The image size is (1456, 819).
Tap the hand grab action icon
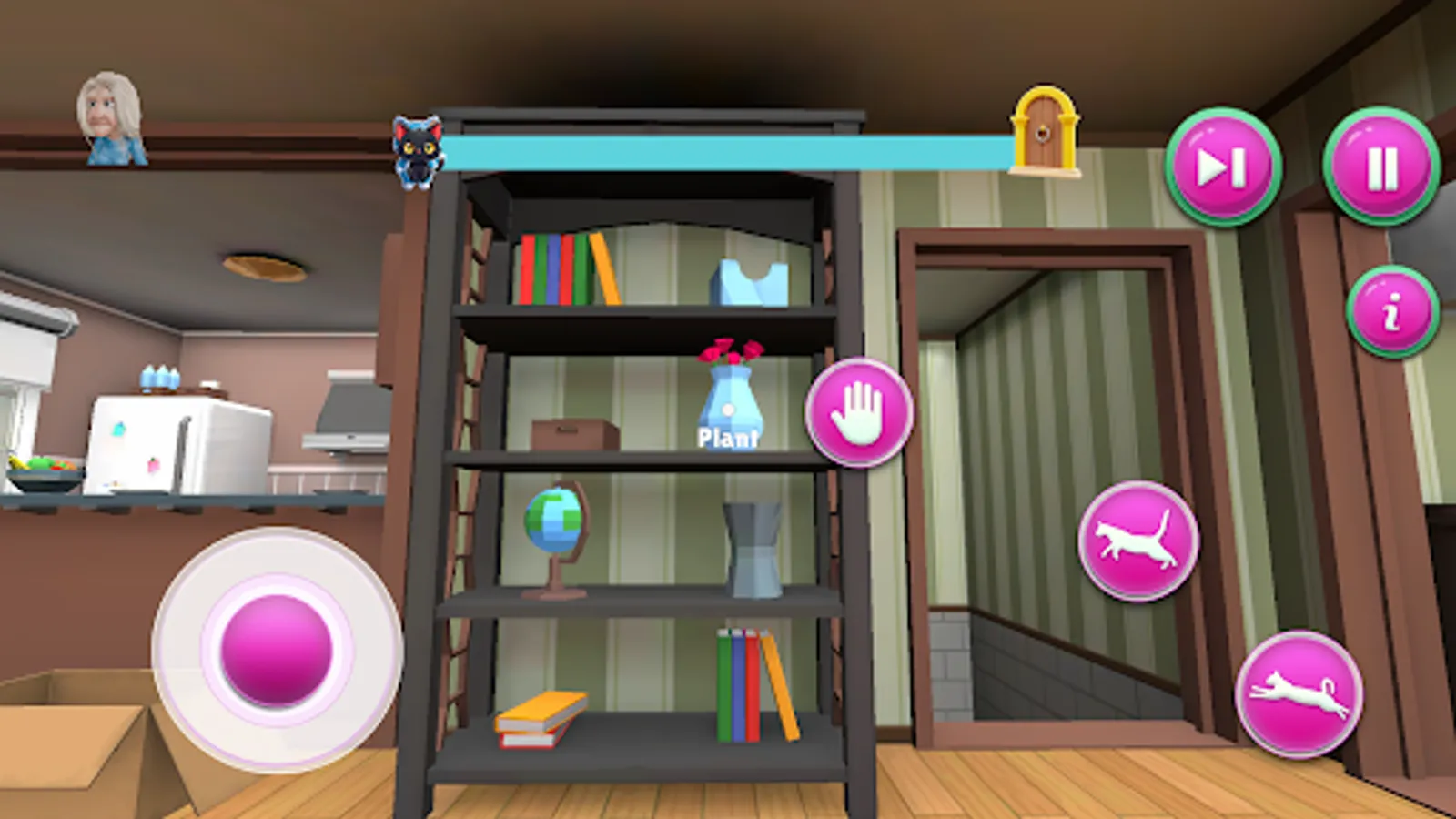[859, 412]
